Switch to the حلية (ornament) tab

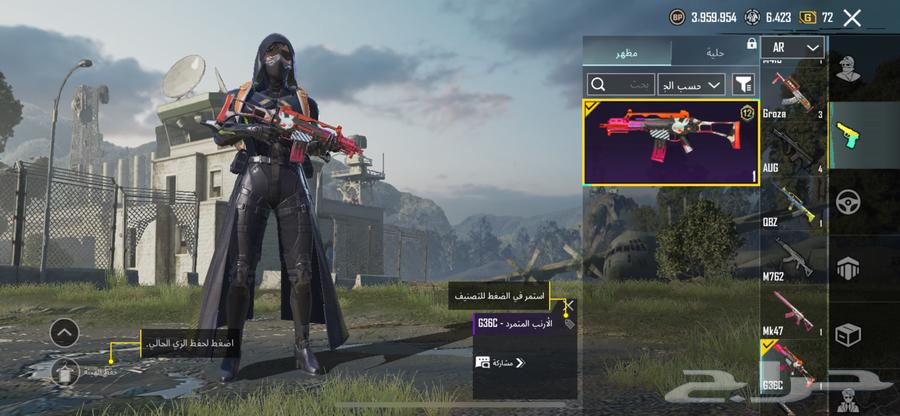coord(714,51)
